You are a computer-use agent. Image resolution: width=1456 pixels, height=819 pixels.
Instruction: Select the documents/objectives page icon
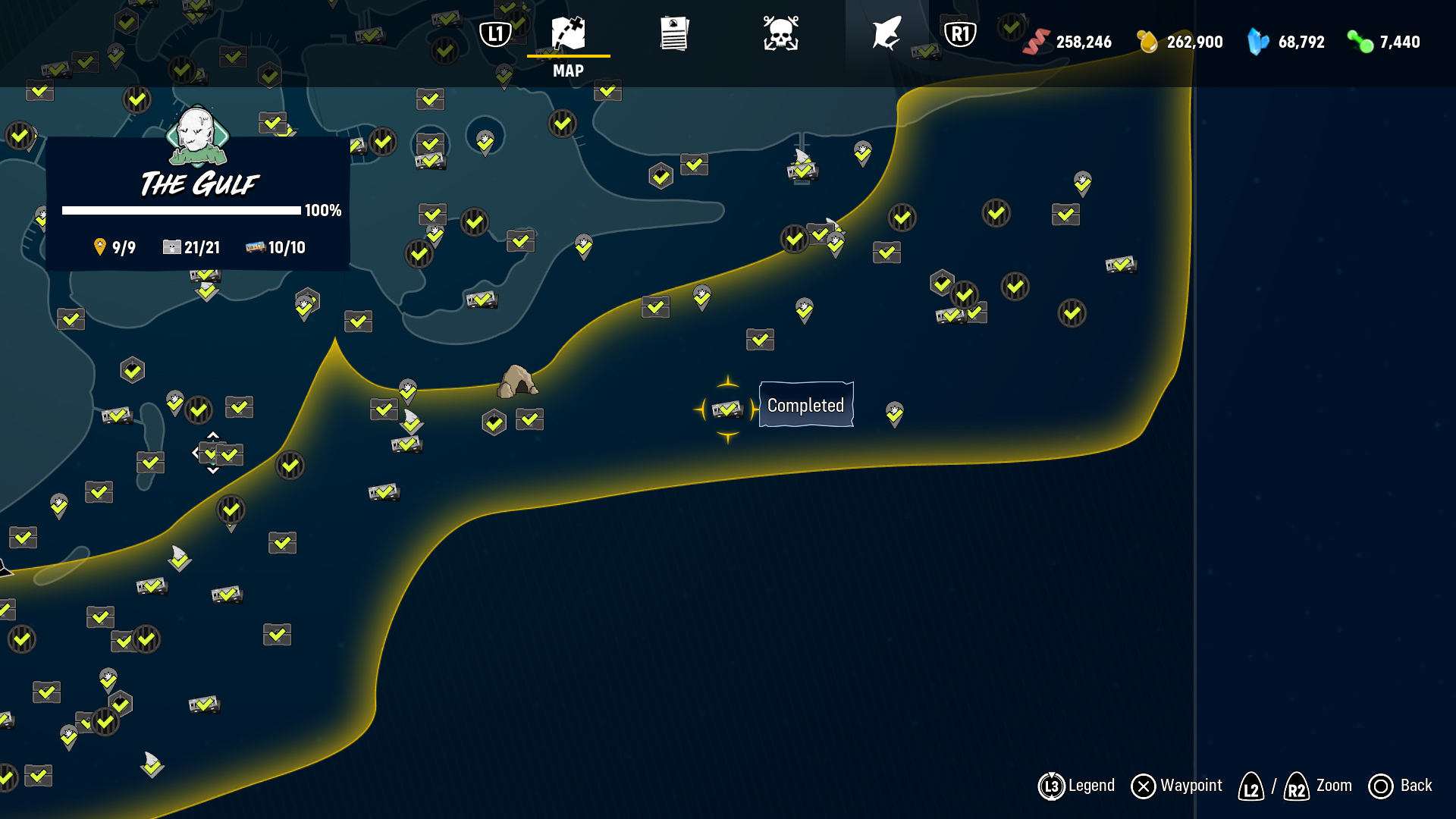point(673,33)
